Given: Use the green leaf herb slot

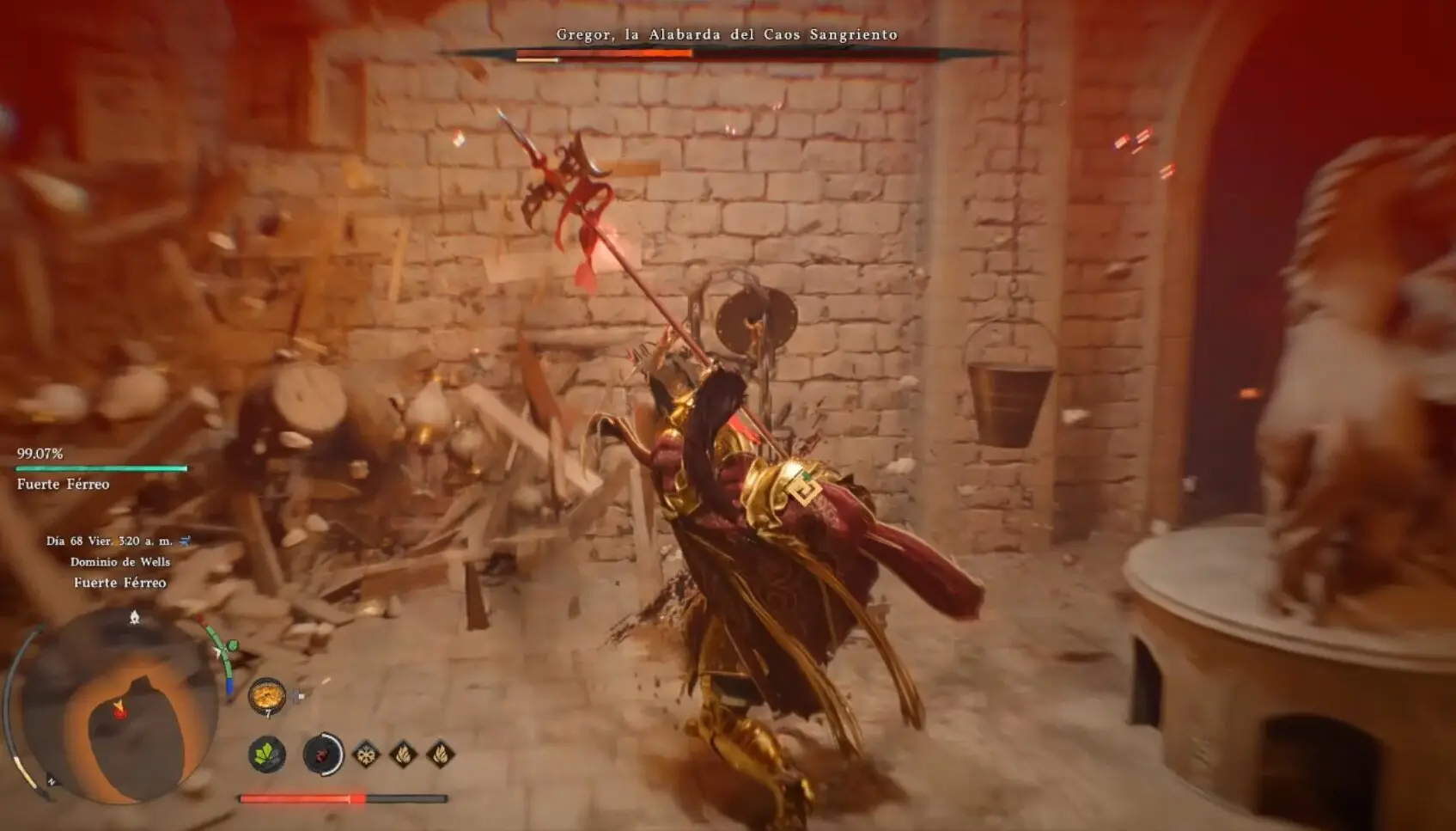Looking at the screenshot, I should pyautogui.click(x=267, y=755).
